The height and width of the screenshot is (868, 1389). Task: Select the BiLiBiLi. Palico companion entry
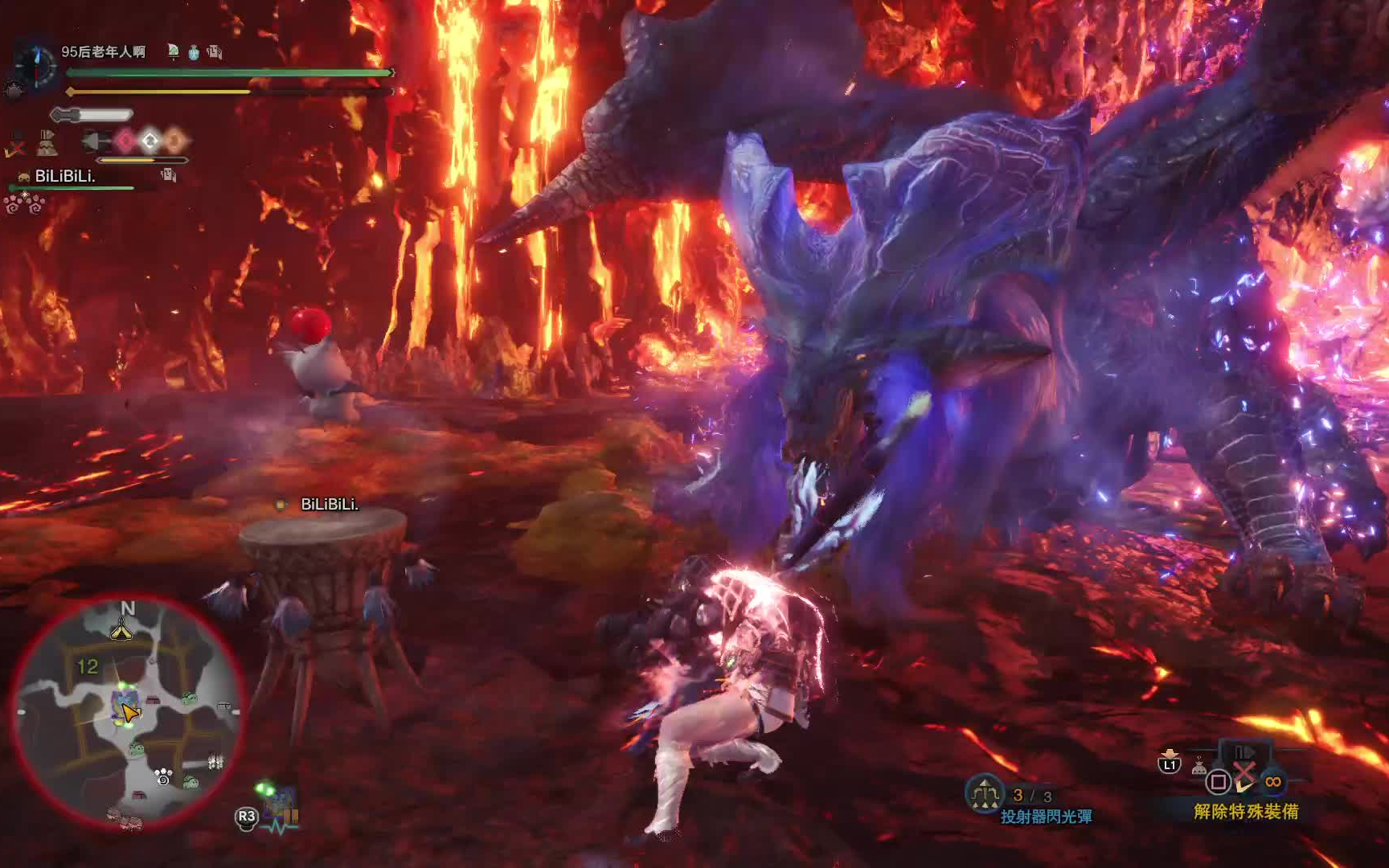pyautogui.click(x=64, y=176)
